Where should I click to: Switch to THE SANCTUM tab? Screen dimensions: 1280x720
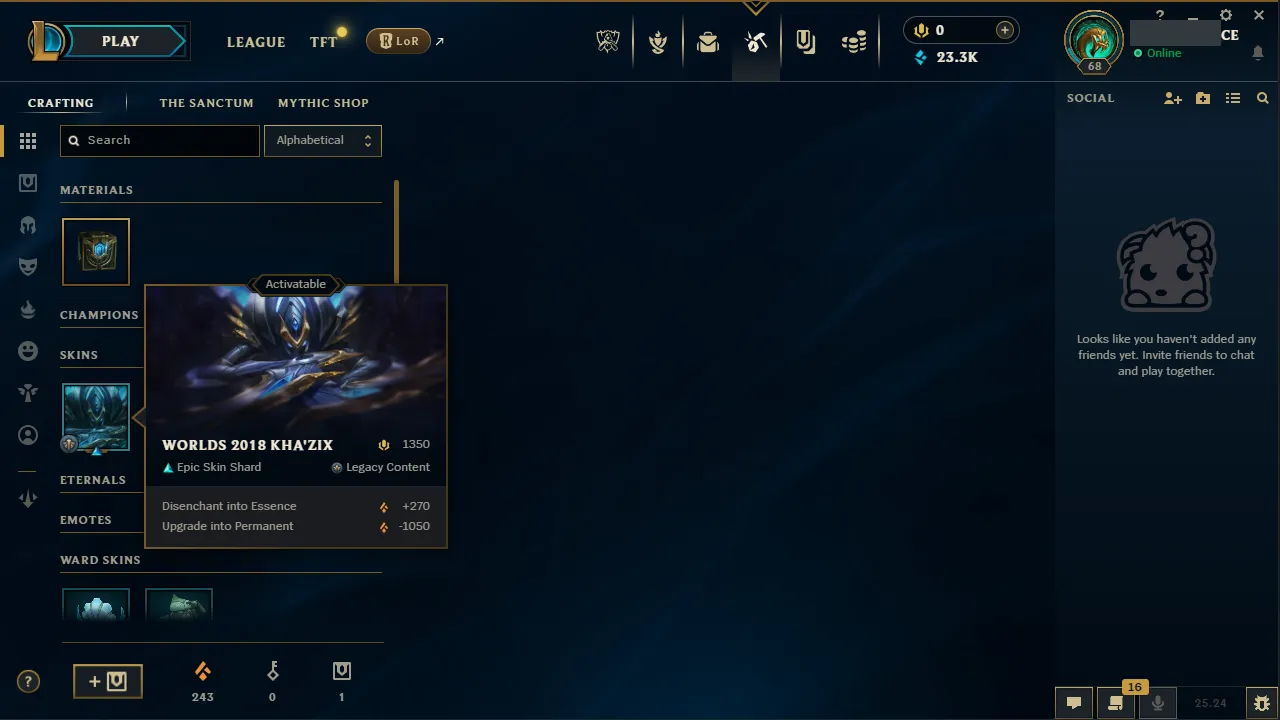click(206, 102)
